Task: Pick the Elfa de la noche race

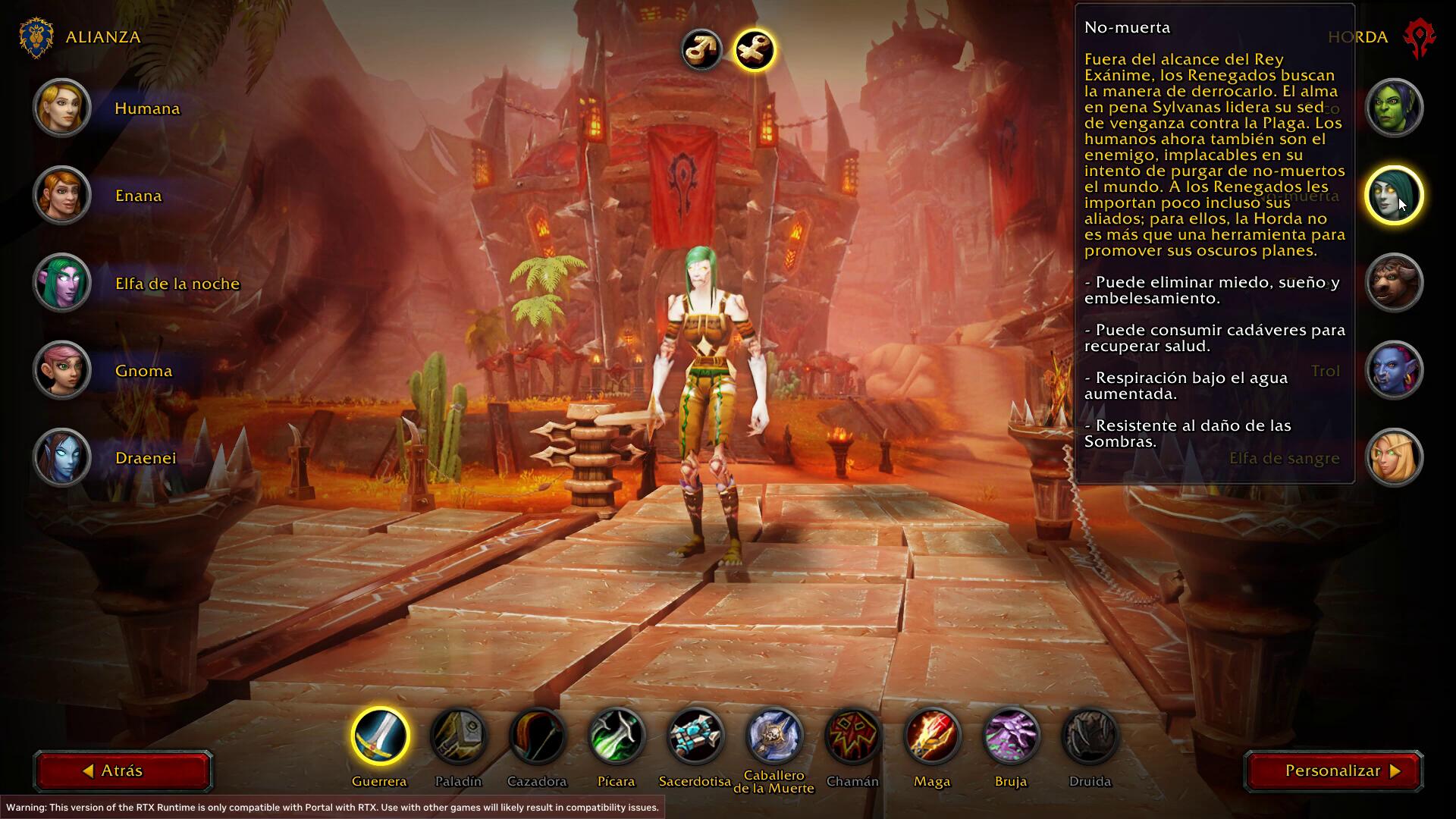Action: (x=62, y=283)
